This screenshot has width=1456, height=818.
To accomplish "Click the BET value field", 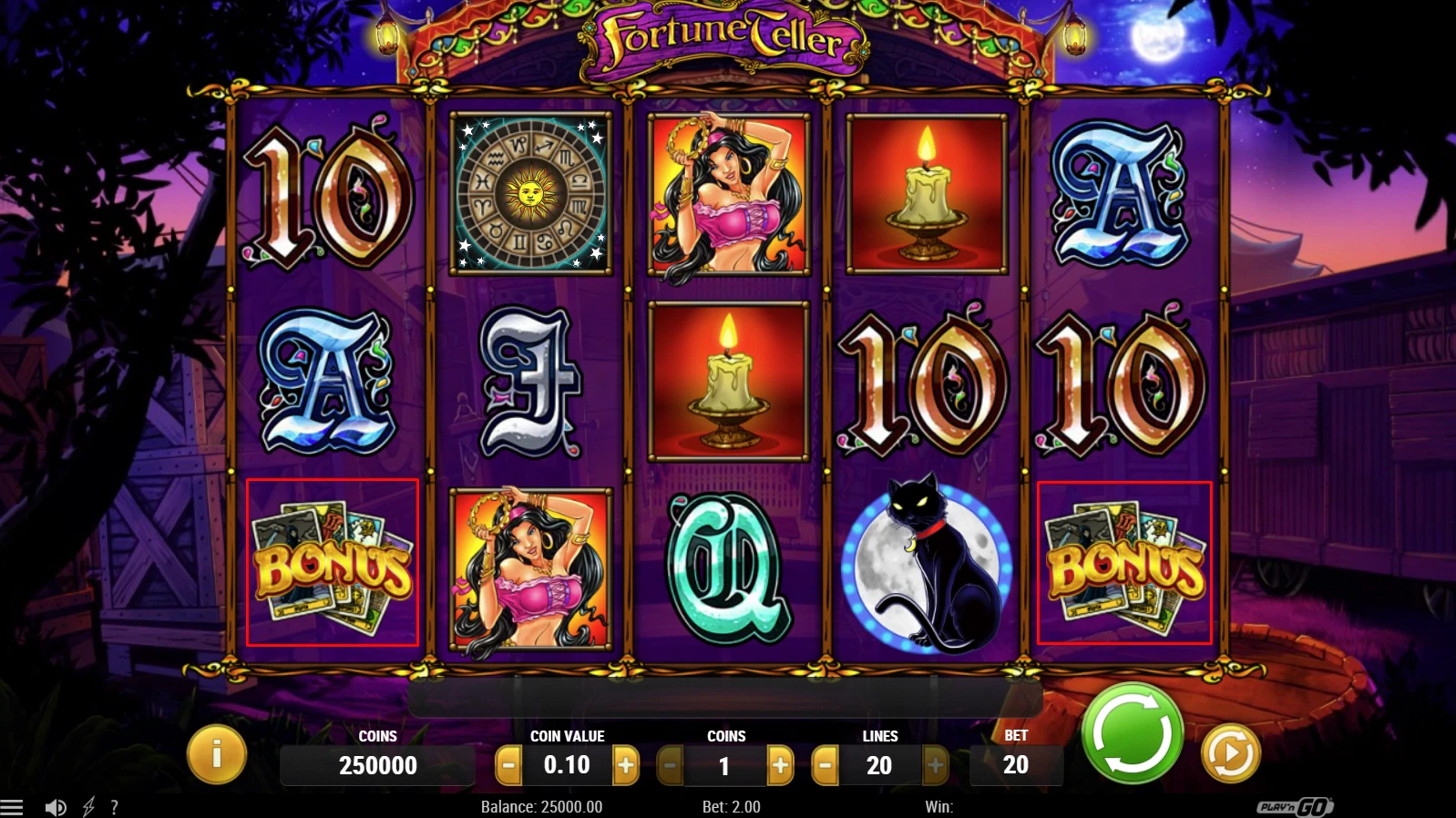I will (x=1017, y=765).
